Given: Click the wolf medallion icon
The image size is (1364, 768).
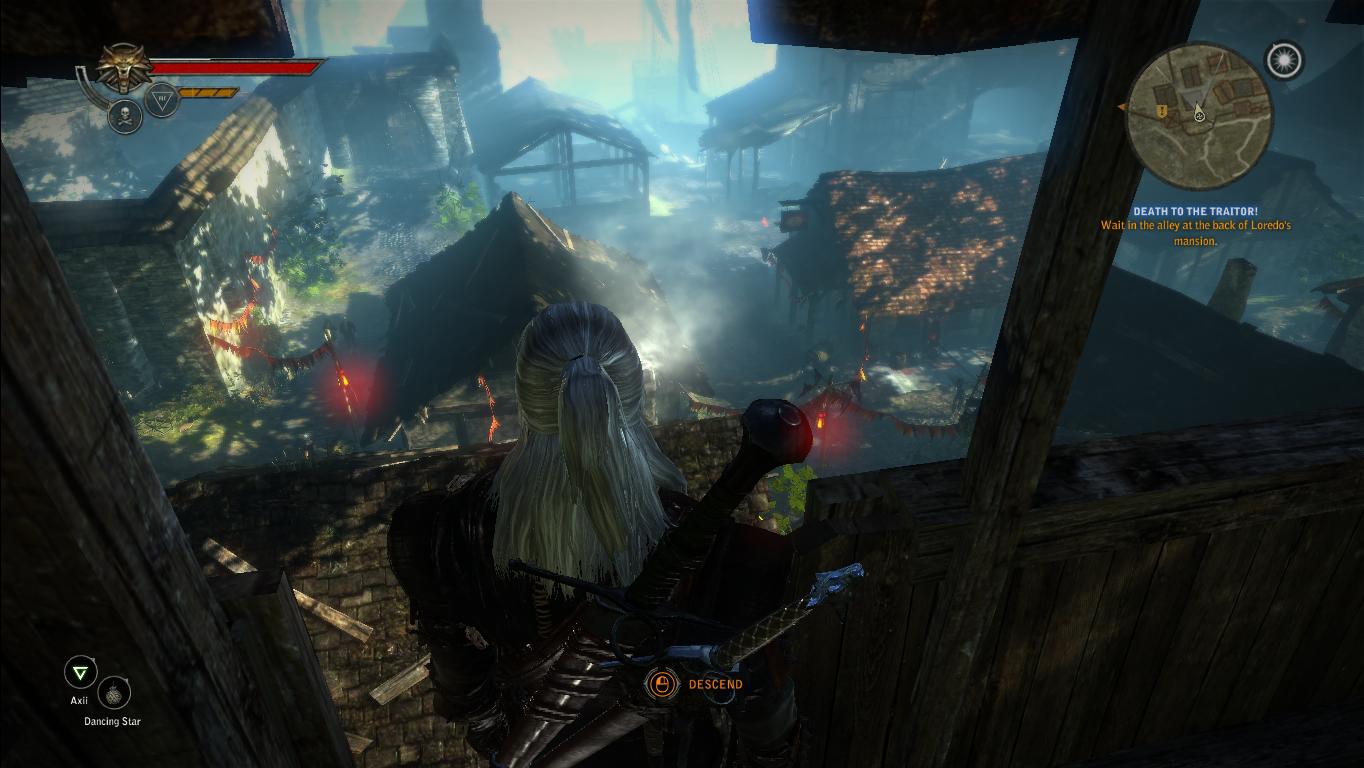Looking at the screenshot, I should 124,68.
